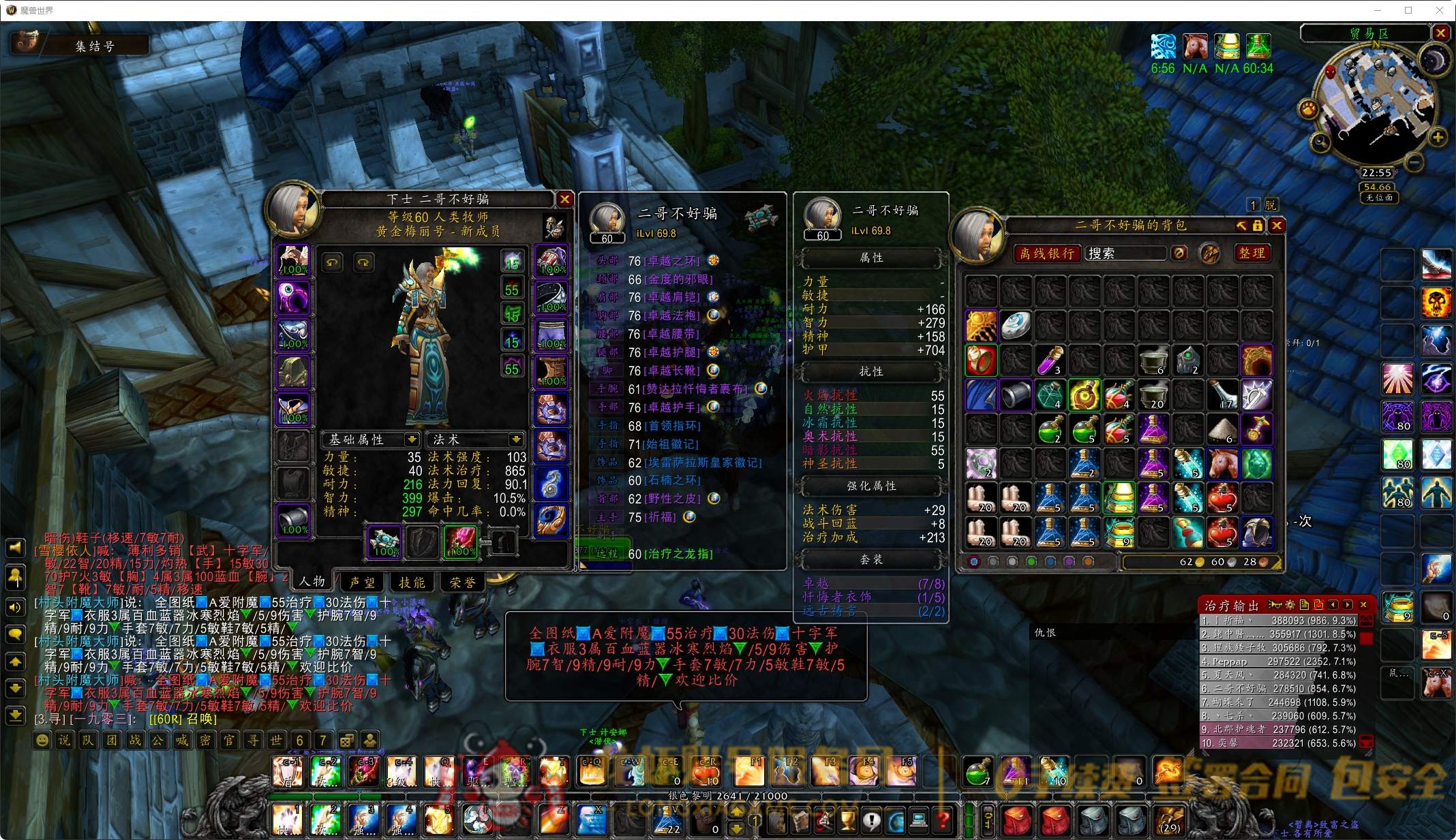The width and height of the screenshot is (1456, 840).
Task: Choose the 喊 yell chat channel button
Action: (182, 740)
